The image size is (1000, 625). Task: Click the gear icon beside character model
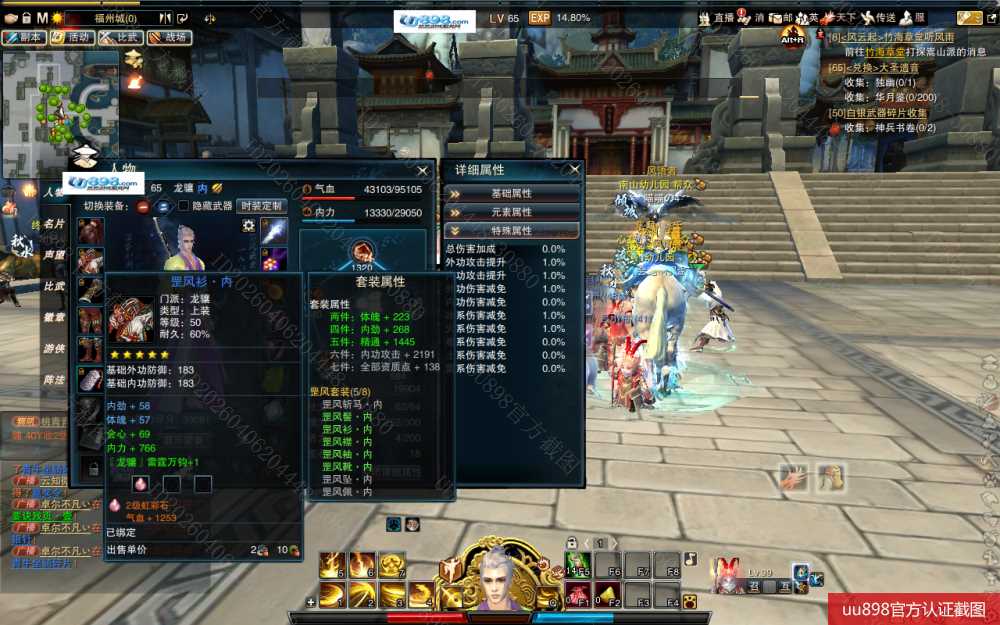tap(248, 226)
